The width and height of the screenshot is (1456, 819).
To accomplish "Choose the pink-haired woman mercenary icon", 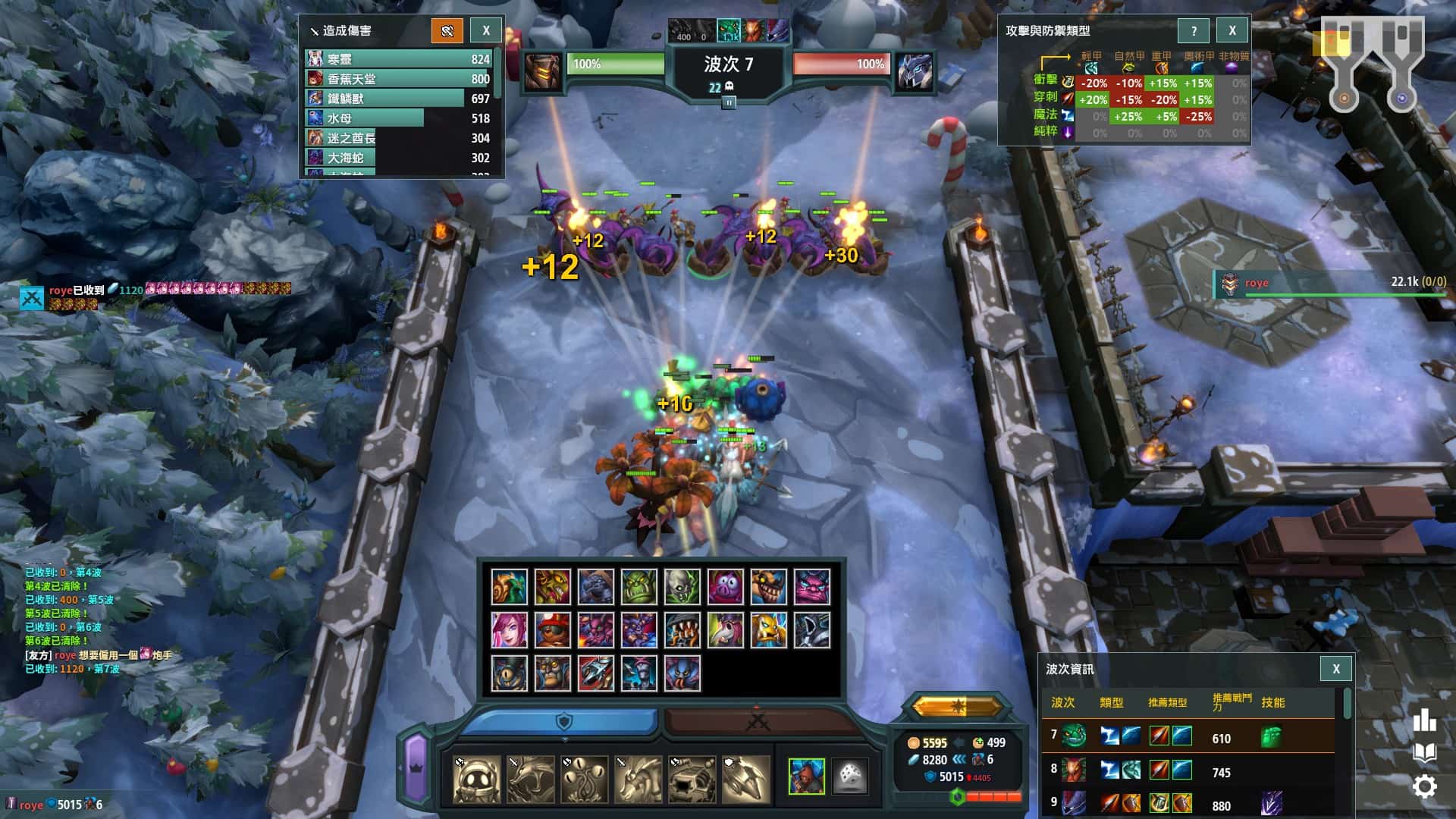I will [x=510, y=630].
